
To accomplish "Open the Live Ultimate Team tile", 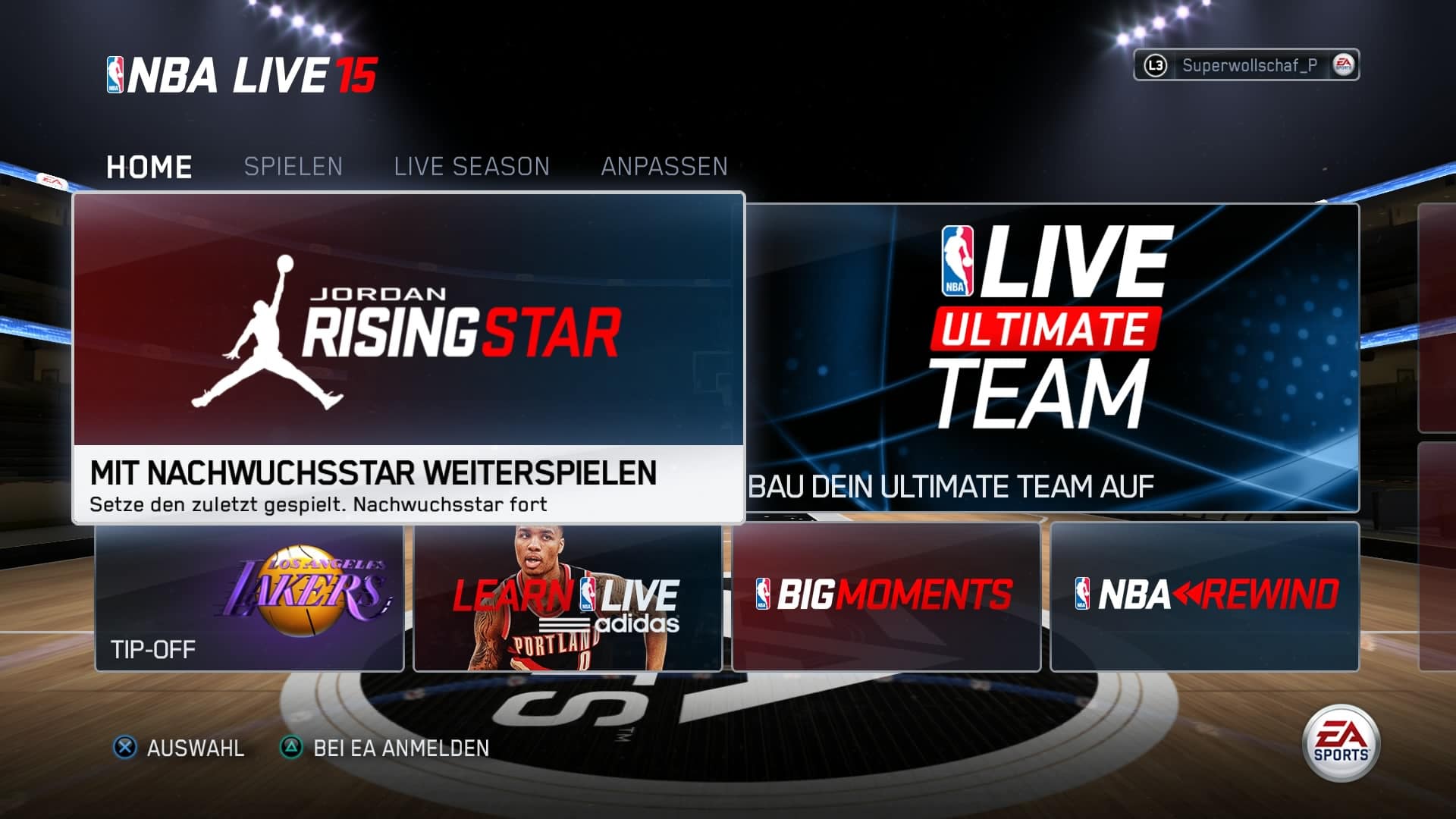I will [x=1053, y=356].
